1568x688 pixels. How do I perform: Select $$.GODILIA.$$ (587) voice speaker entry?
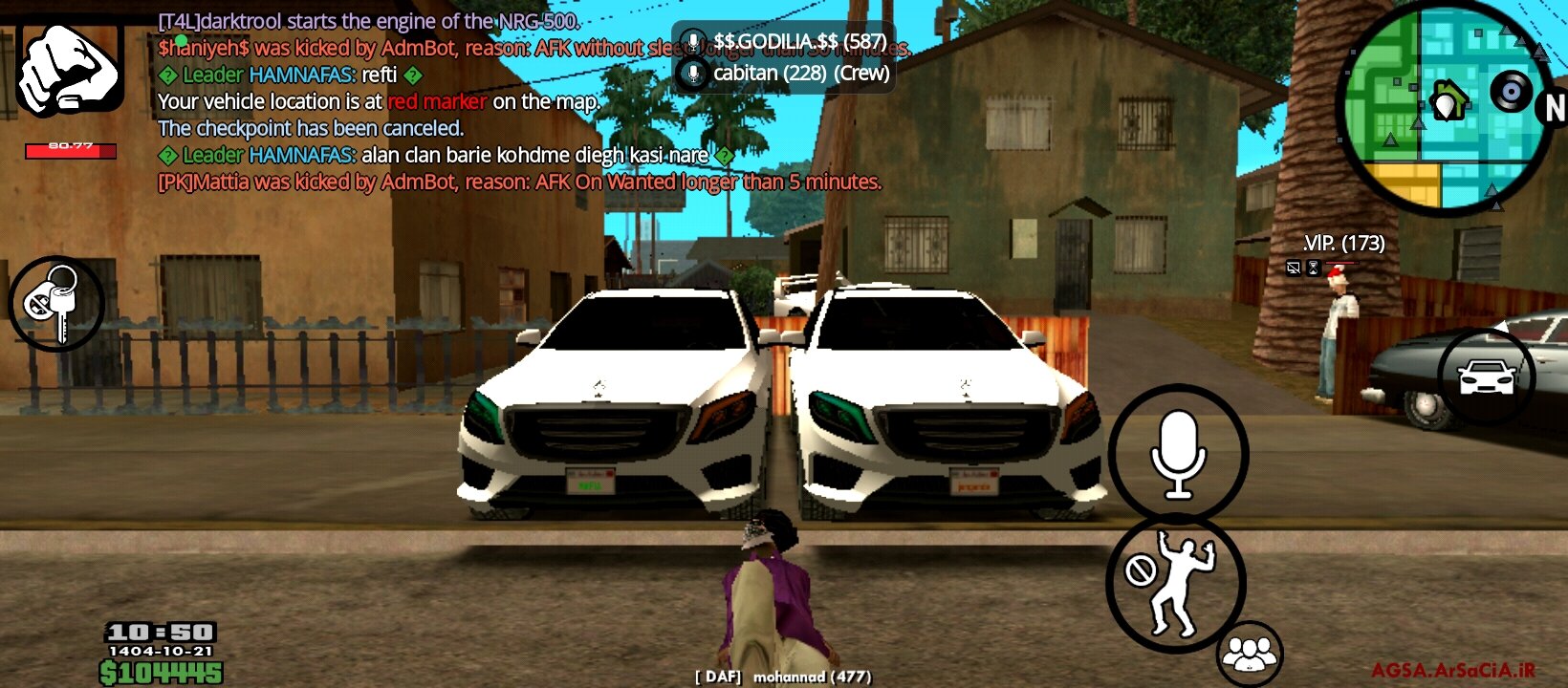click(784, 42)
